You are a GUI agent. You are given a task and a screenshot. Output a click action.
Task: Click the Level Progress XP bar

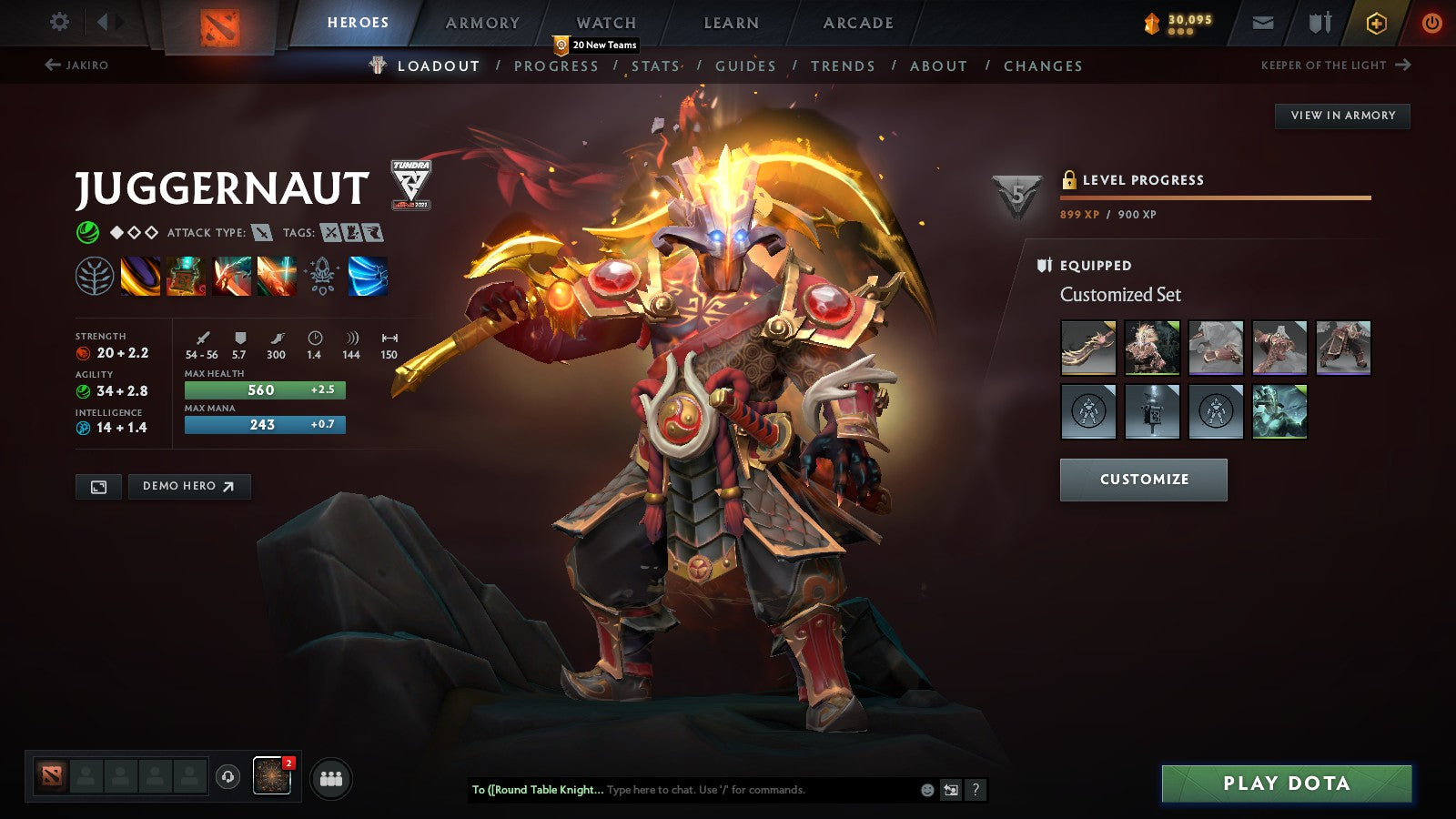click(x=1215, y=197)
